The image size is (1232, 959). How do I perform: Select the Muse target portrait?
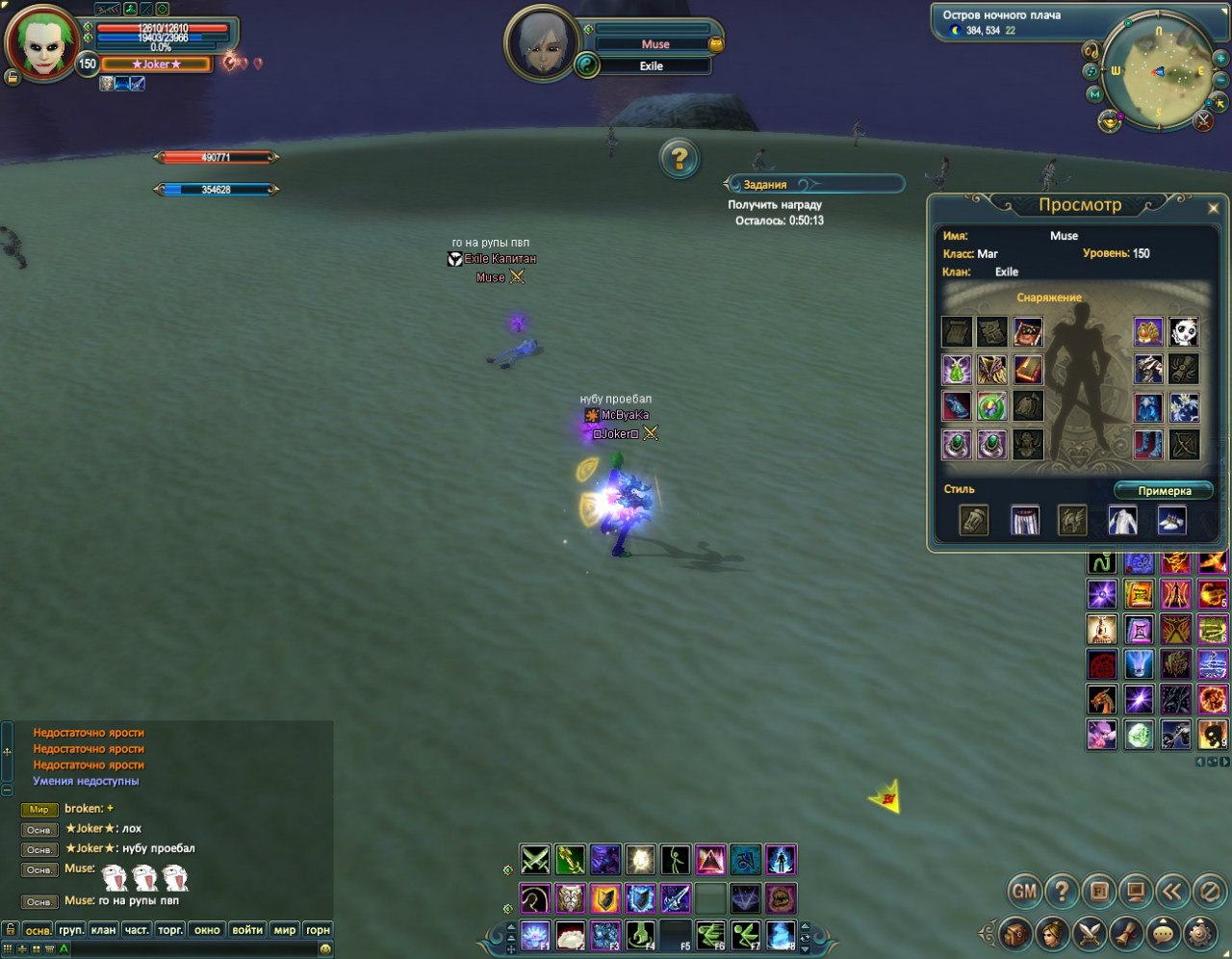[x=539, y=42]
